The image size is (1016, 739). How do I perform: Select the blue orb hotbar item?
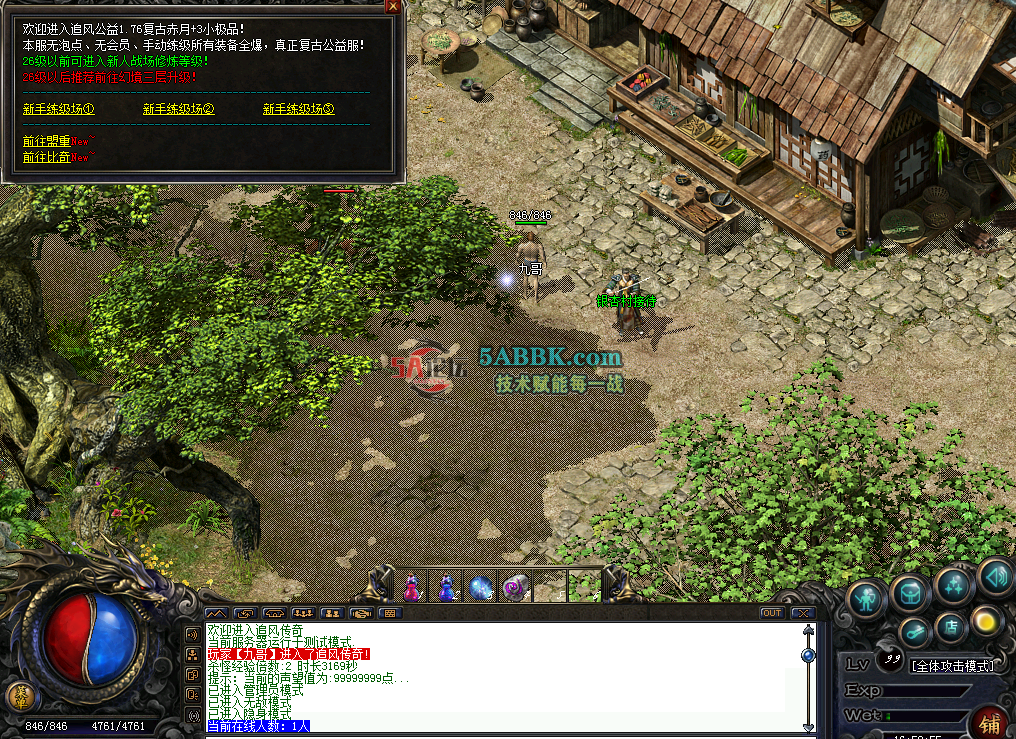point(481,587)
